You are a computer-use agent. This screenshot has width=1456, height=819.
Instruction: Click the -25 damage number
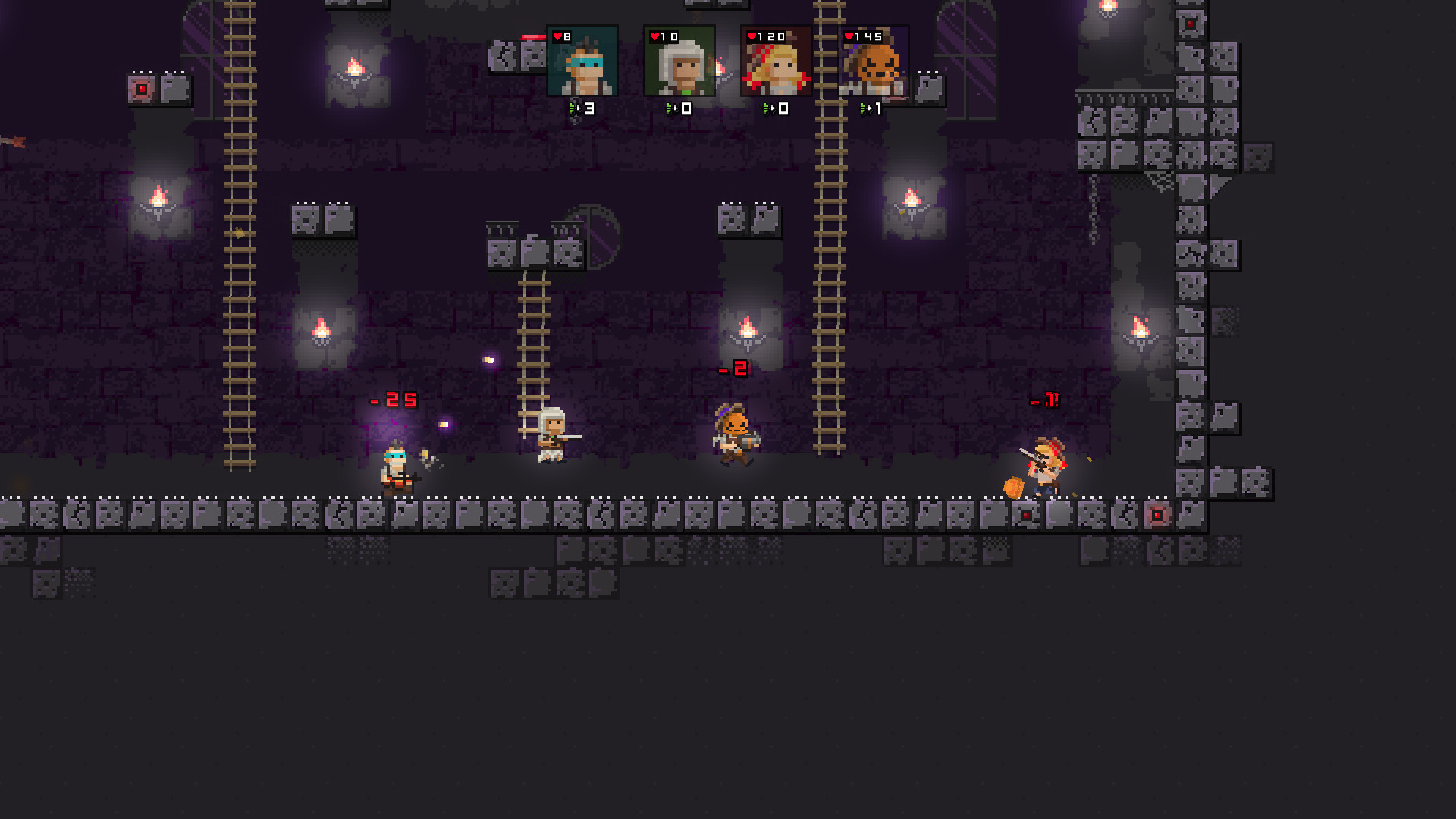coord(393,399)
